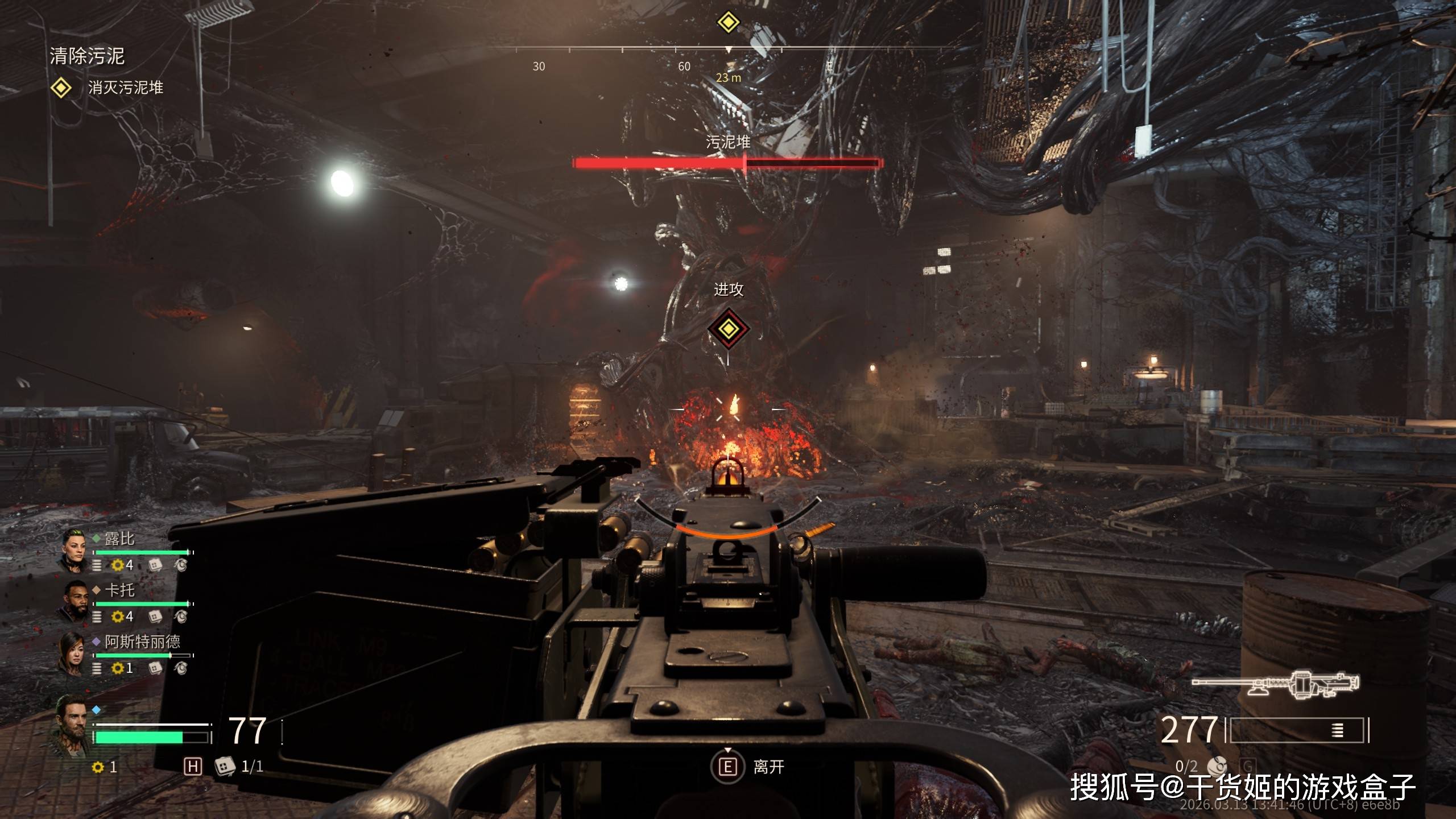Choose teammate 卡托's portrait
Screen dimensions: 1456x819
click(75, 601)
